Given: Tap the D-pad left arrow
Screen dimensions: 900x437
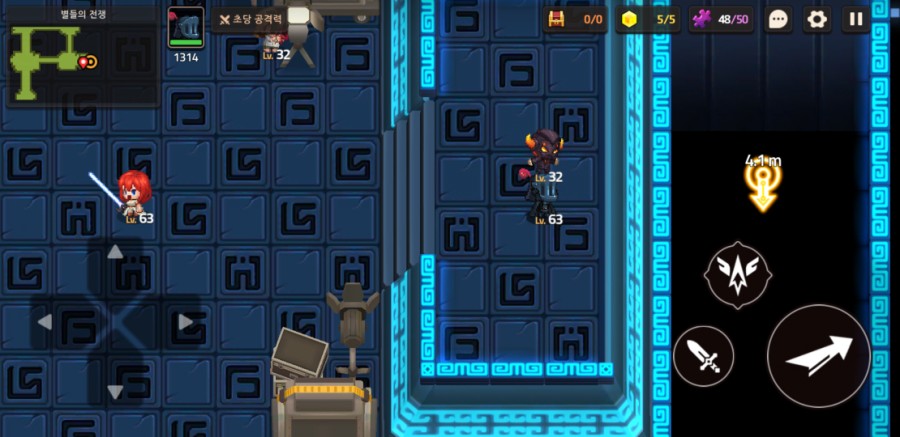Looking at the screenshot, I should tap(45, 322).
